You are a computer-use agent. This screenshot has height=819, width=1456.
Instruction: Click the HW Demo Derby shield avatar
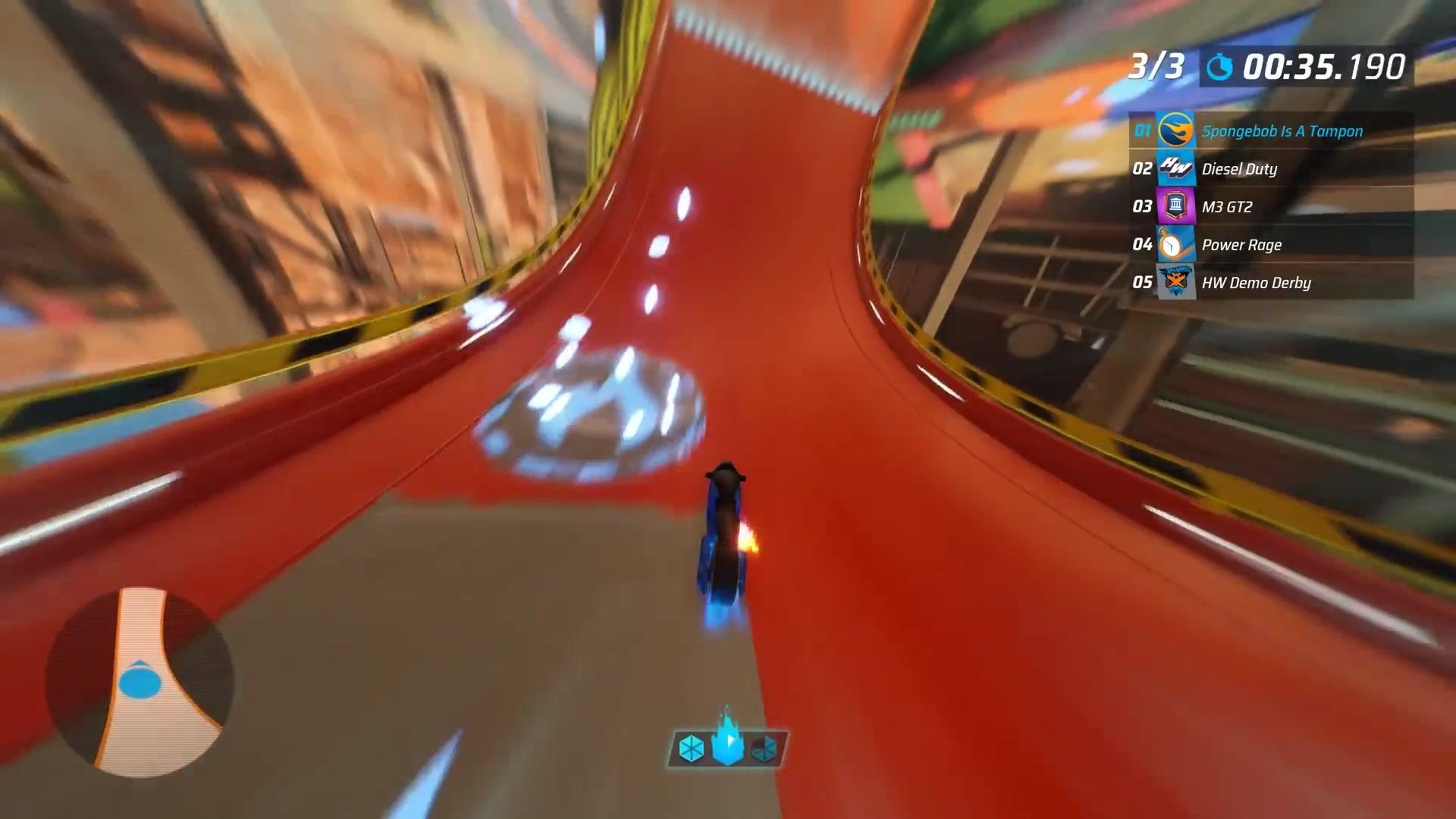(1175, 282)
